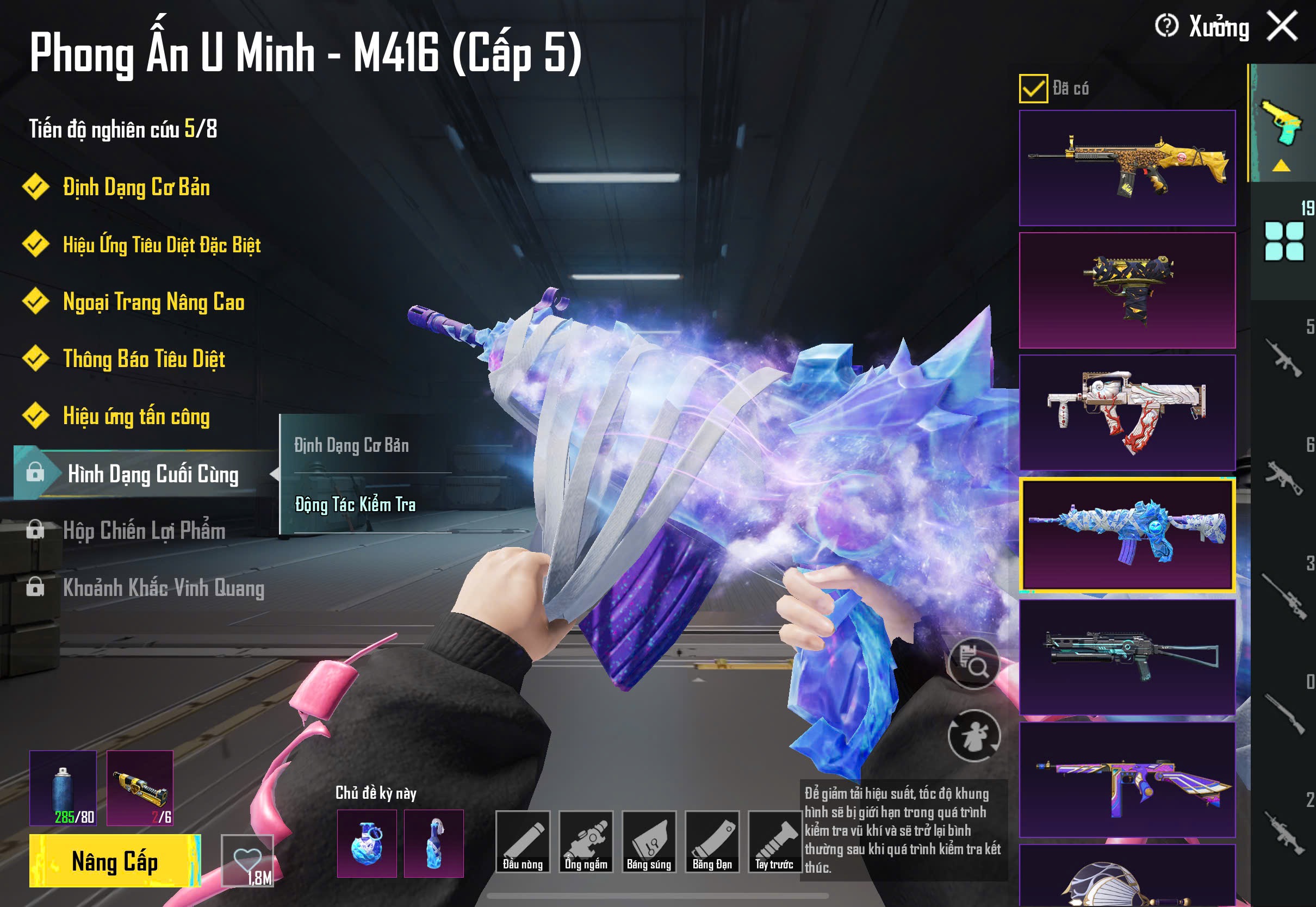Pick the white and red Groza skin thumbnail
Viewport: 1316px width, 907px height.
coord(1127,412)
